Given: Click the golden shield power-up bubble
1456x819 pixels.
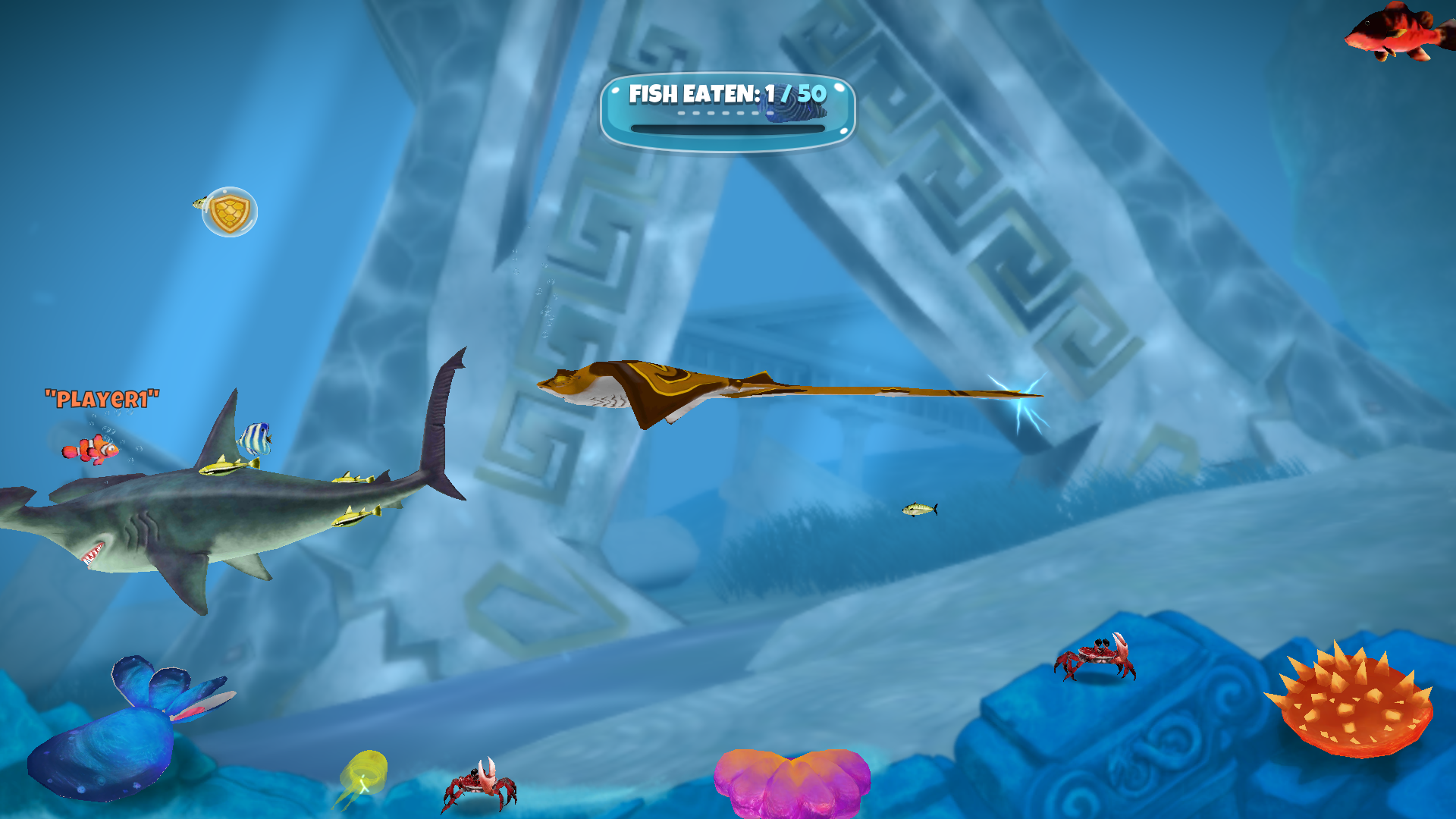Looking at the screenshot, I should tap(230, 210).
